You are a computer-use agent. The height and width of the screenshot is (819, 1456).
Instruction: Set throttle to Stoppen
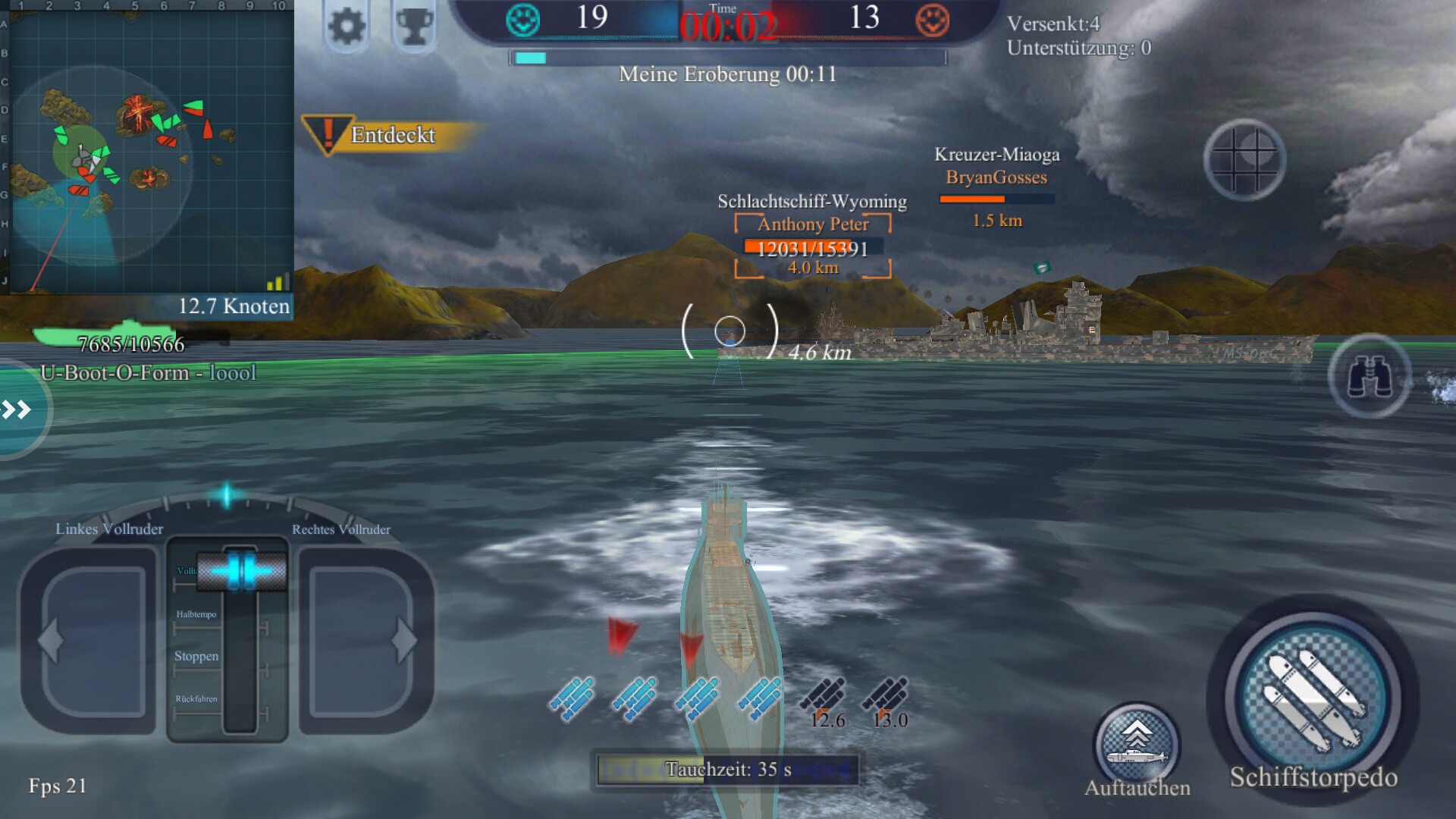pos(197,657)
